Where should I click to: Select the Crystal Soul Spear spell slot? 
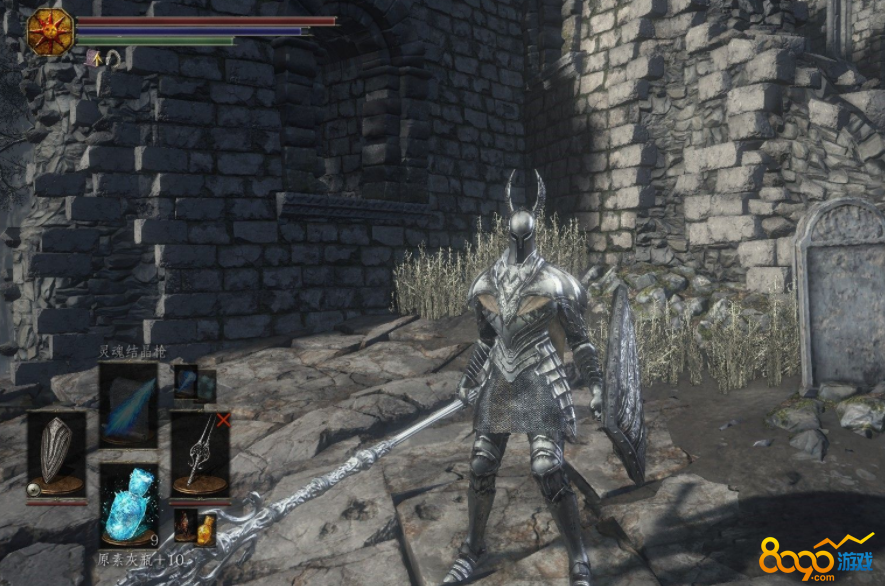click(x=128, y=404)
